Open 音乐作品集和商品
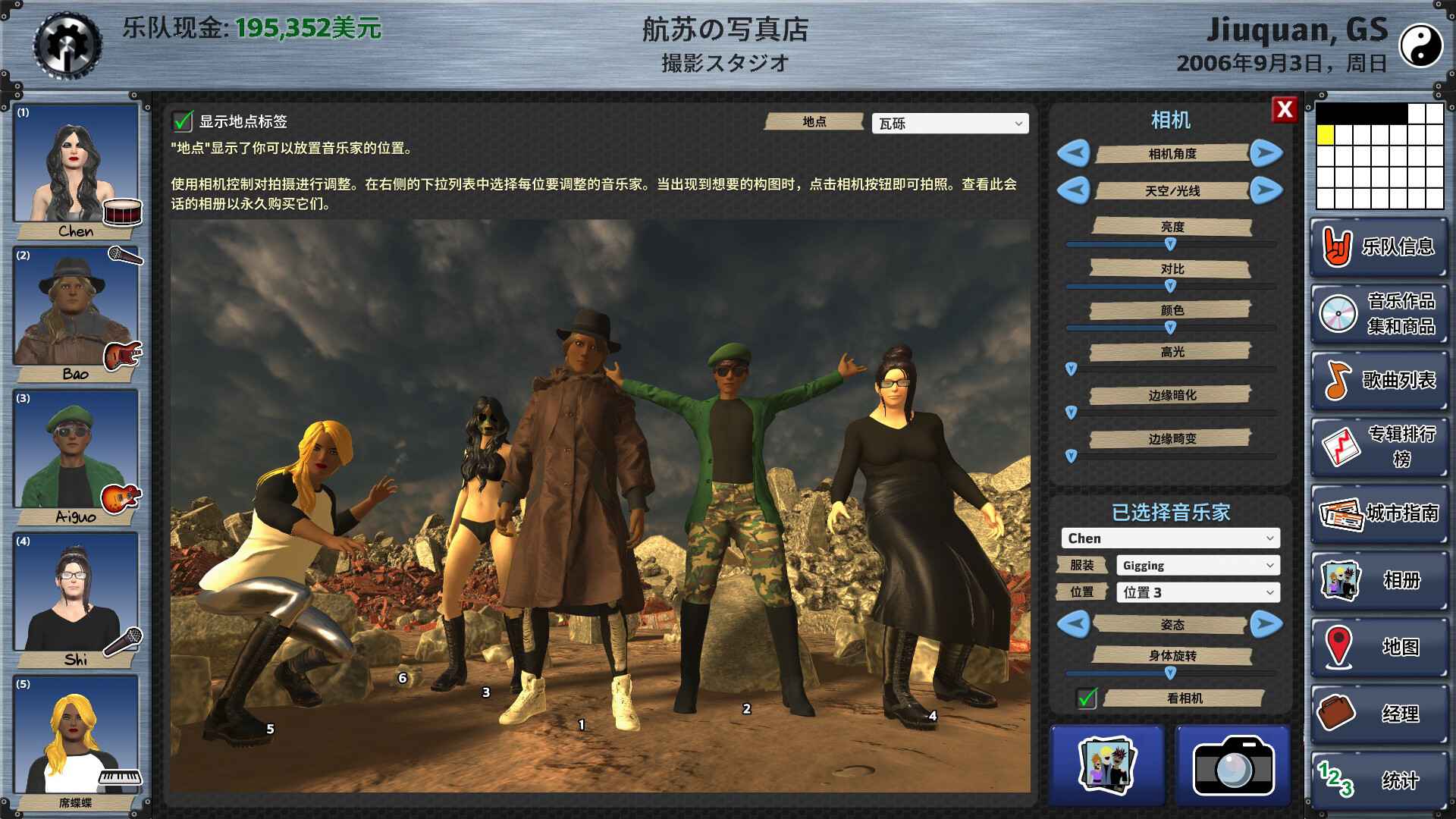This screenshot has height=819, width=1456. [1379, 315]
